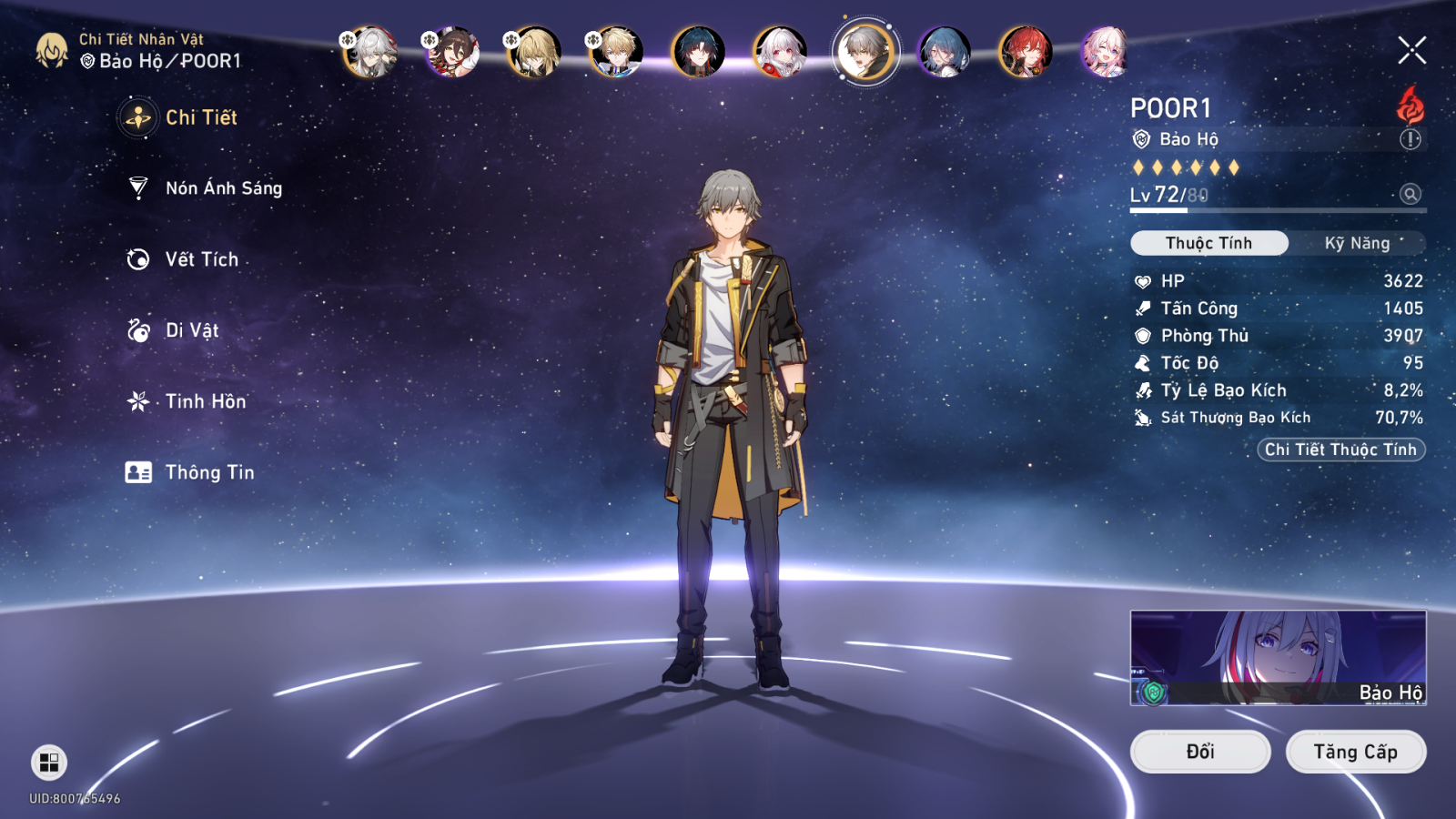The height and width of the screenshot is (819, 1456).
Task: Switch to the Kỹ Năng tab
Action: pos(1357,243)
